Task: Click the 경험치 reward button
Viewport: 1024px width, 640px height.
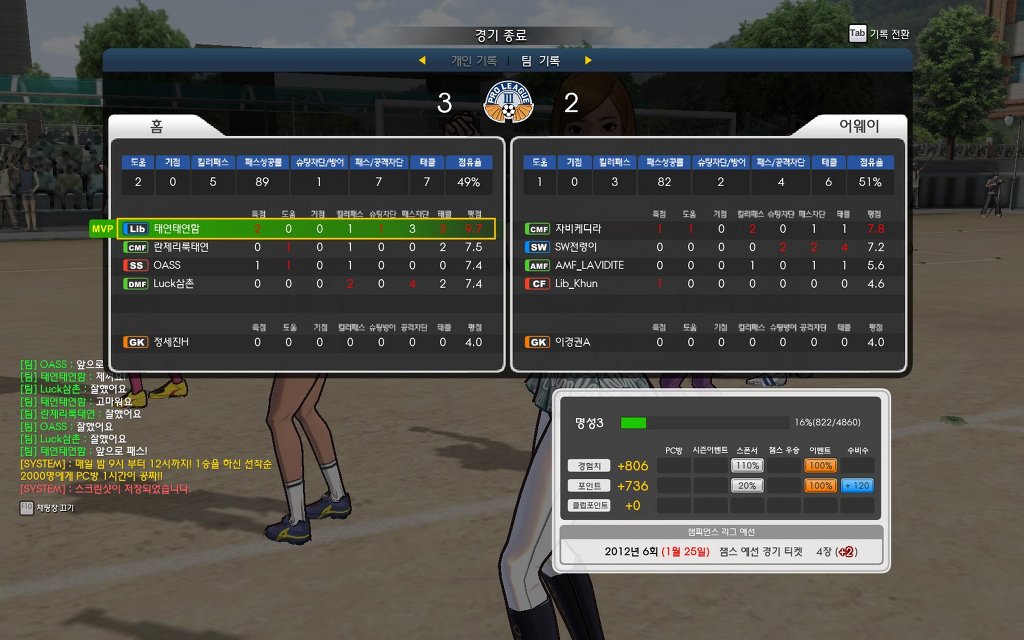Action: point(588,465)
